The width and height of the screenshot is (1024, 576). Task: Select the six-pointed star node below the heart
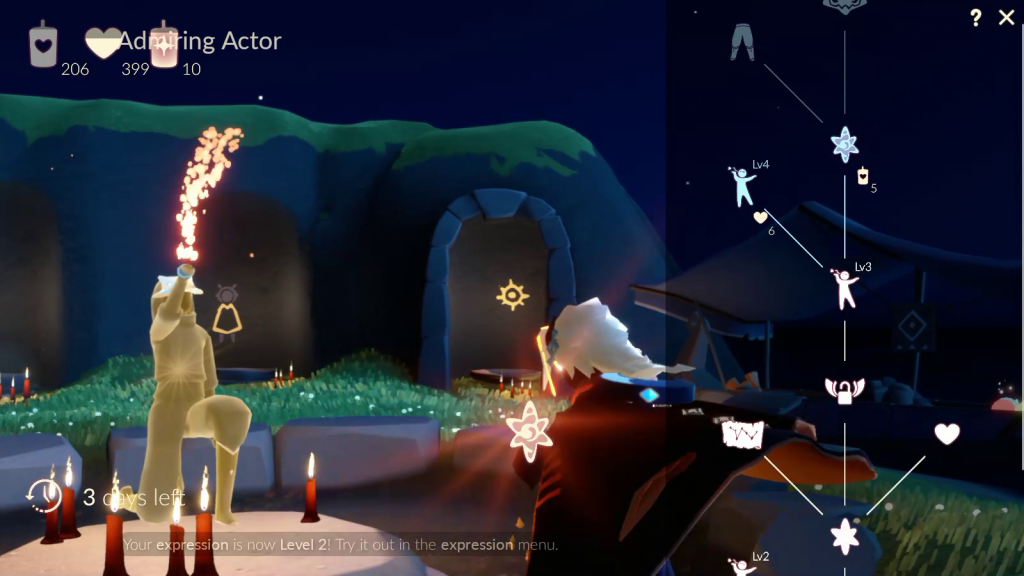point(845,536)
